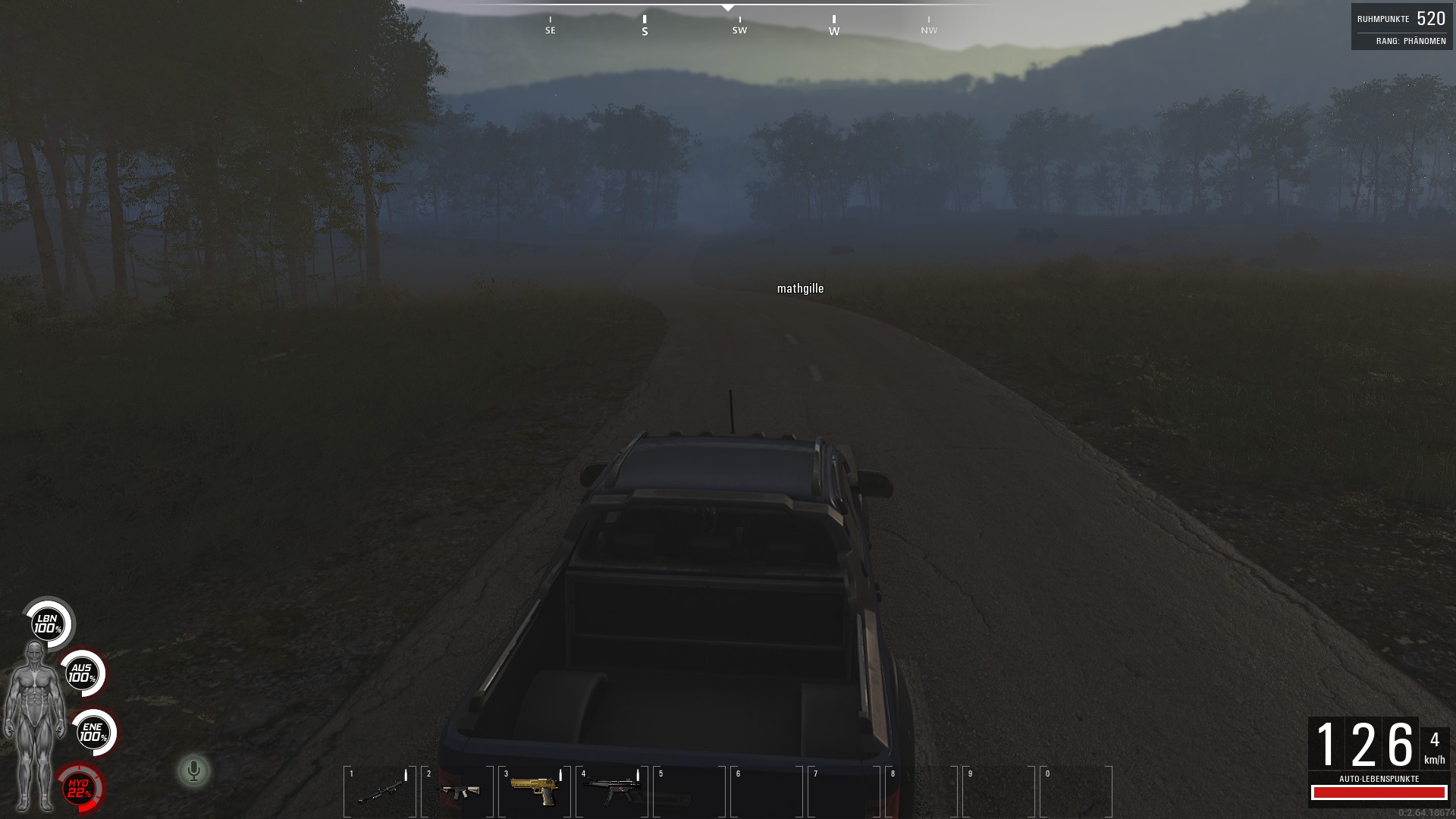Choose the golden pistol in slot 3
This screenshot has width=1456, height=819.
pyautogui.click(x=535, y=791)
